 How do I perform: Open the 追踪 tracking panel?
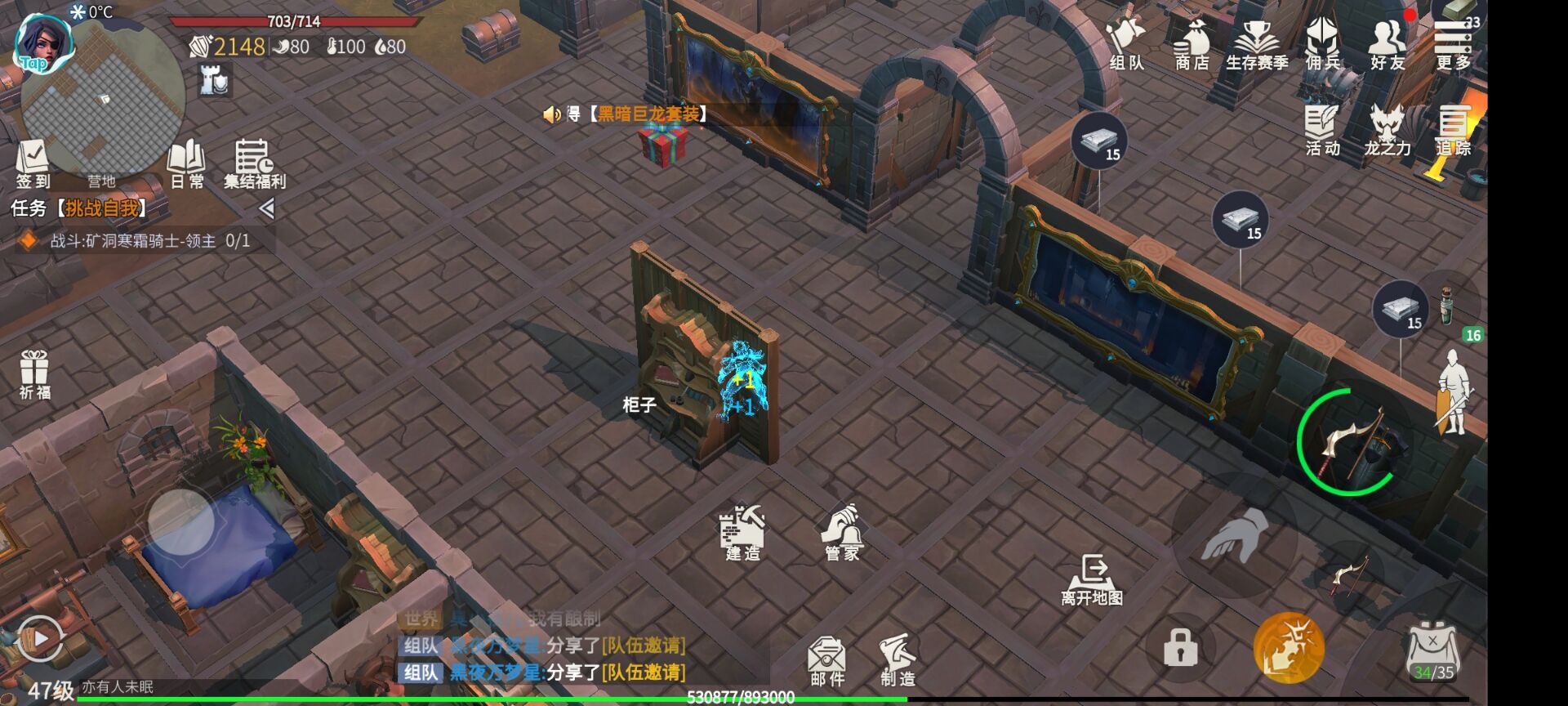point(1453,131)
